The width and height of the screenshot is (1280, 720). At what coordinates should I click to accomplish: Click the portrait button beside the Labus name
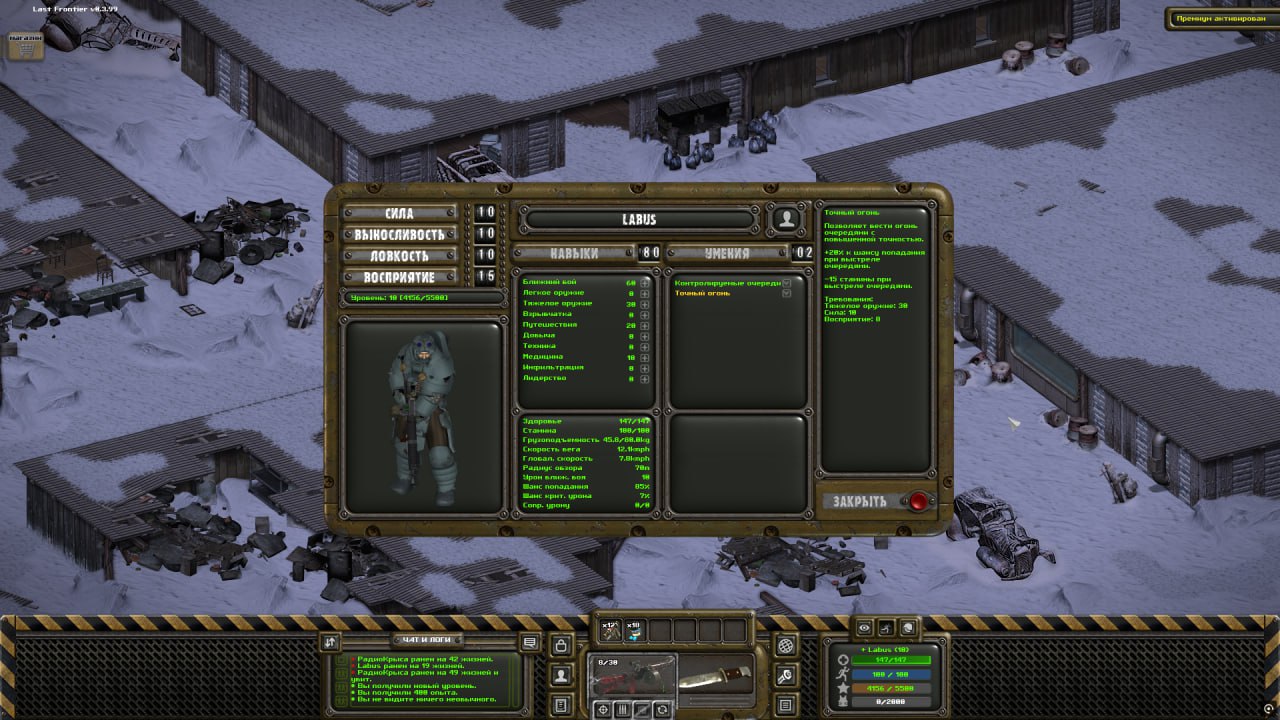click(x=787, y=219)
